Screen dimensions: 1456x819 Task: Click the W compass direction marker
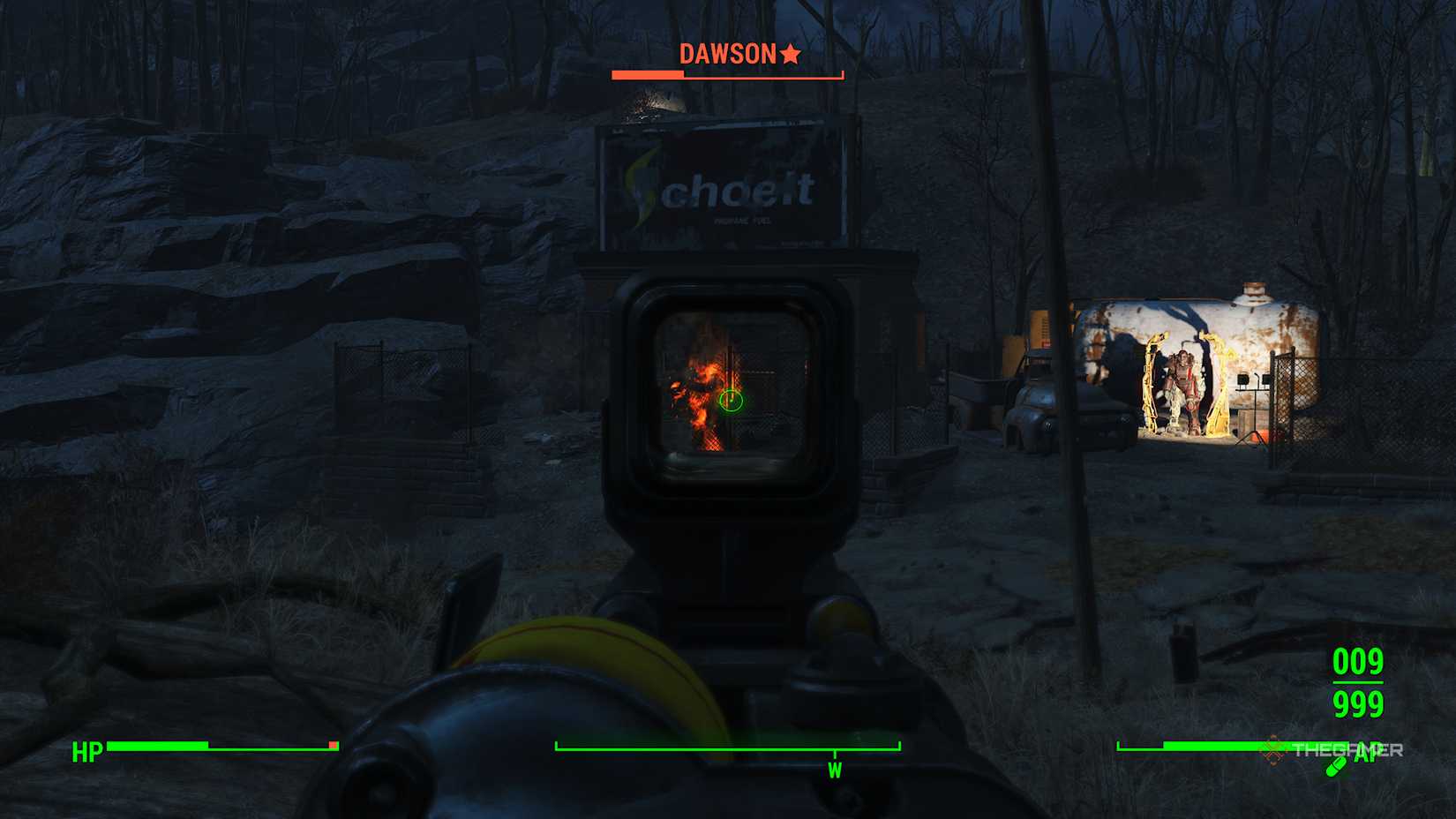point(835,770)
